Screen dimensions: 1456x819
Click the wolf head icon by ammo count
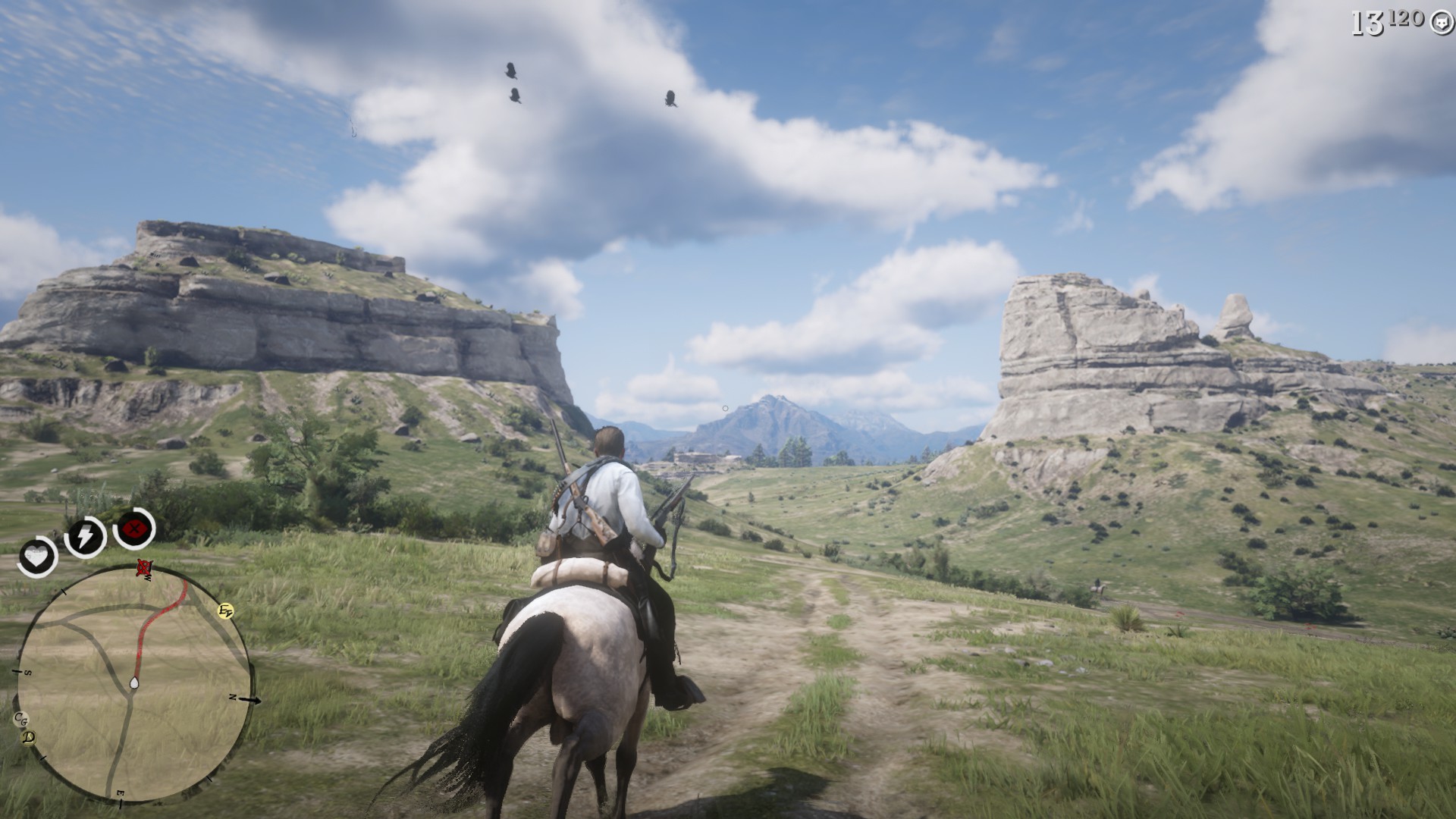1439,24
